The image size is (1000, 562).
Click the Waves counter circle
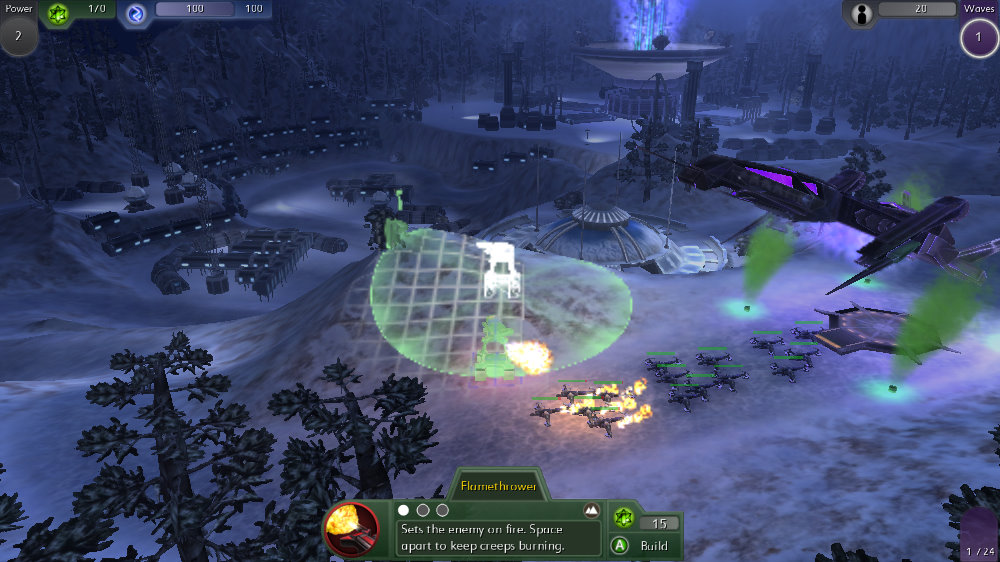(x=977, y=39)
